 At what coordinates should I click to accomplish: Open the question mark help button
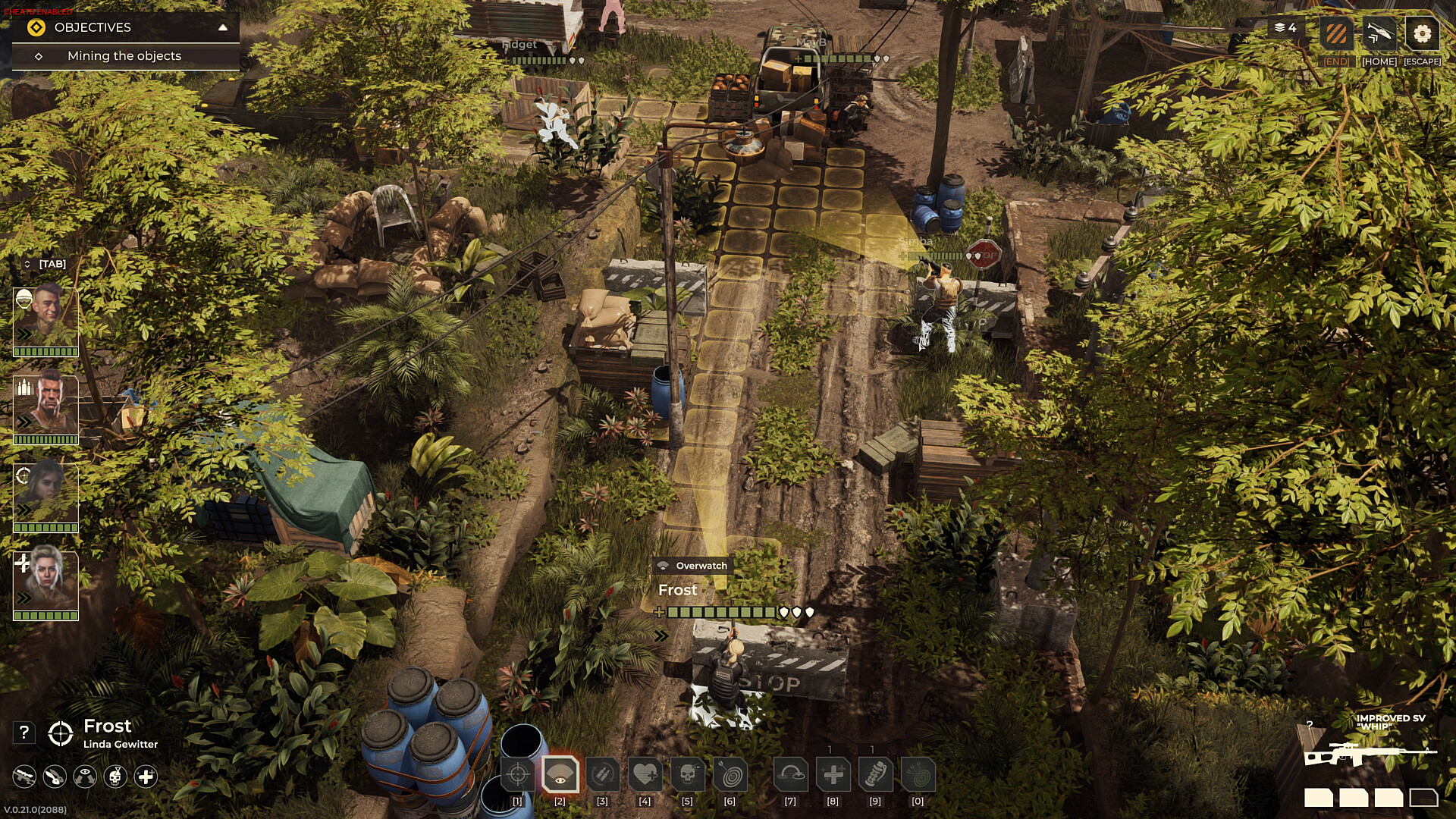24,733
